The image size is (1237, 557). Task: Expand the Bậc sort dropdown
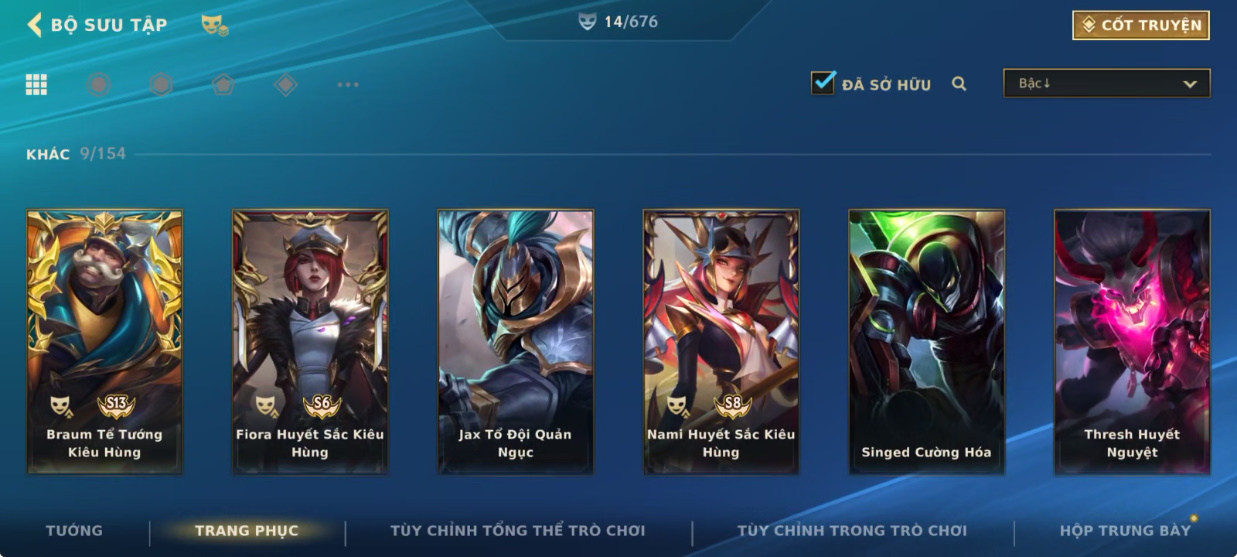(1106, 84)
